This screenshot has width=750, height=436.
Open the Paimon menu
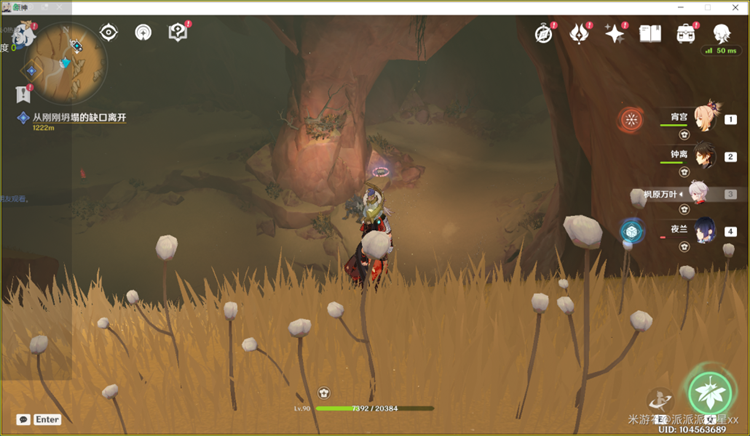tap(22, 33)
